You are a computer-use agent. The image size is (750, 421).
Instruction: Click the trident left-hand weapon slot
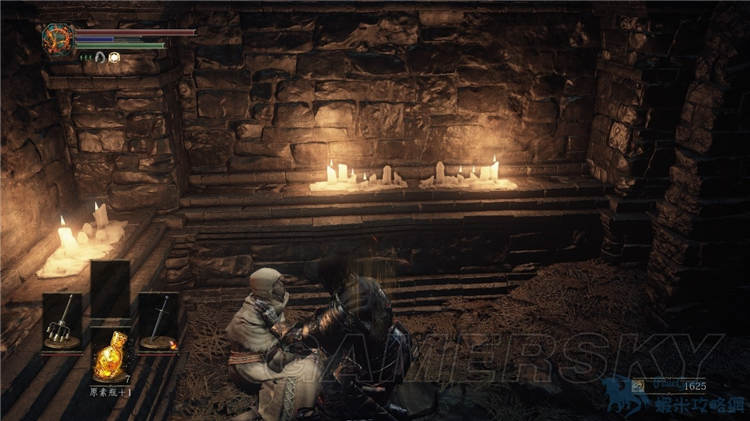pyautogui.click(x=62, y=321)
